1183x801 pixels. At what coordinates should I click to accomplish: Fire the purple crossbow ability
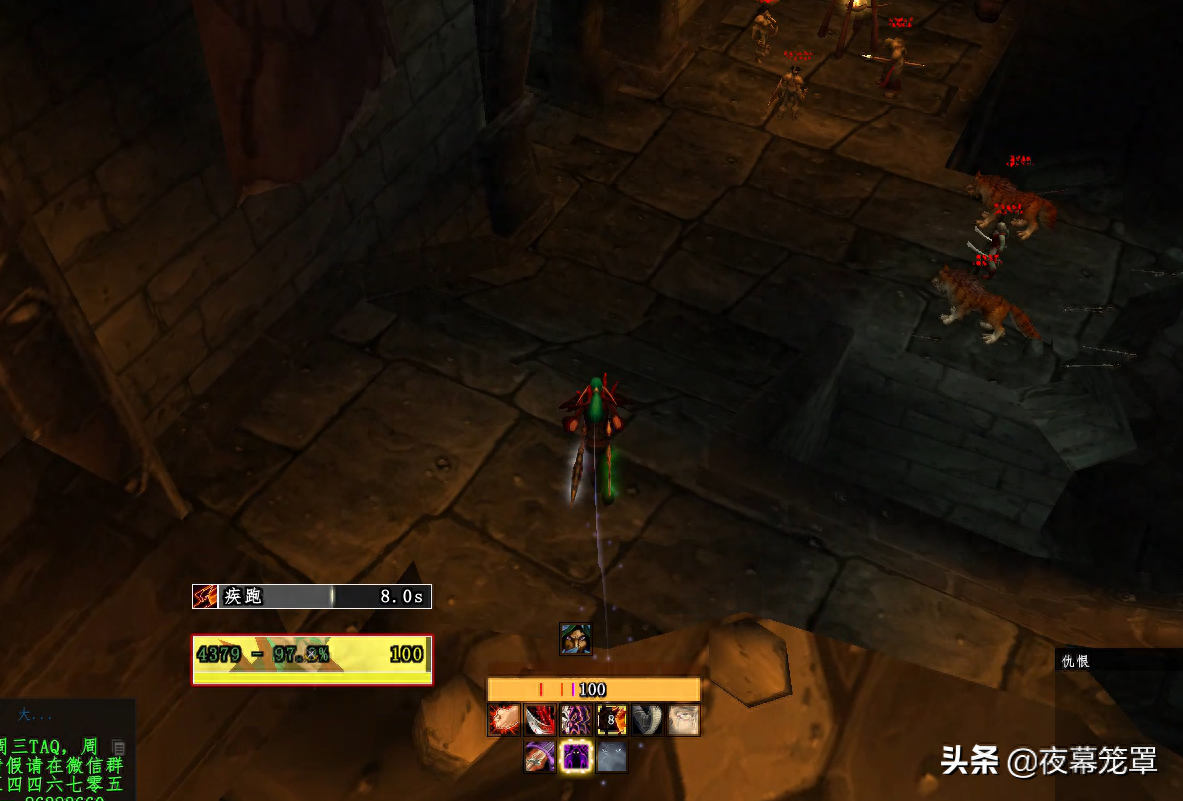tap(540, 757)
